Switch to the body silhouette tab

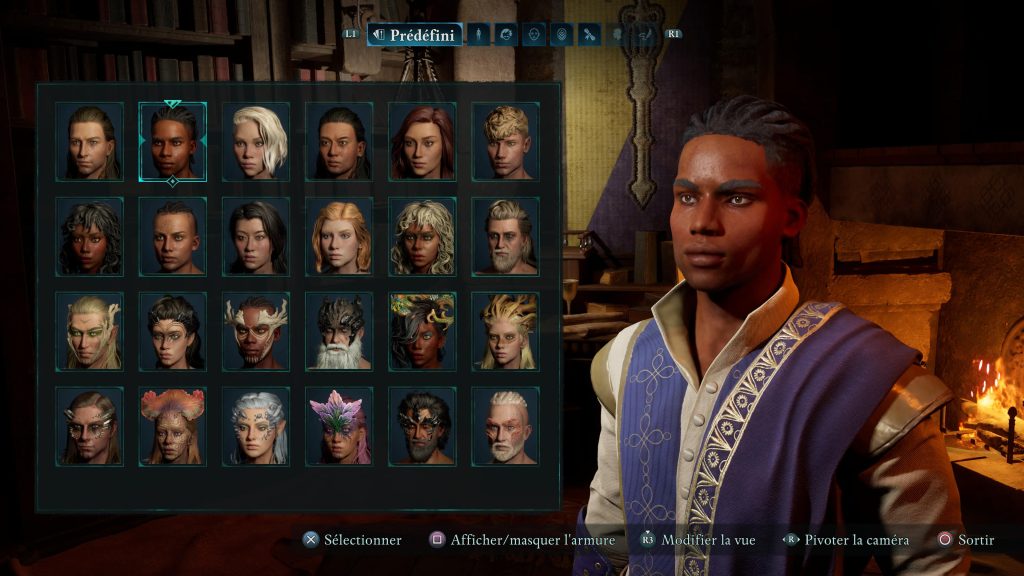pos(480,35)
